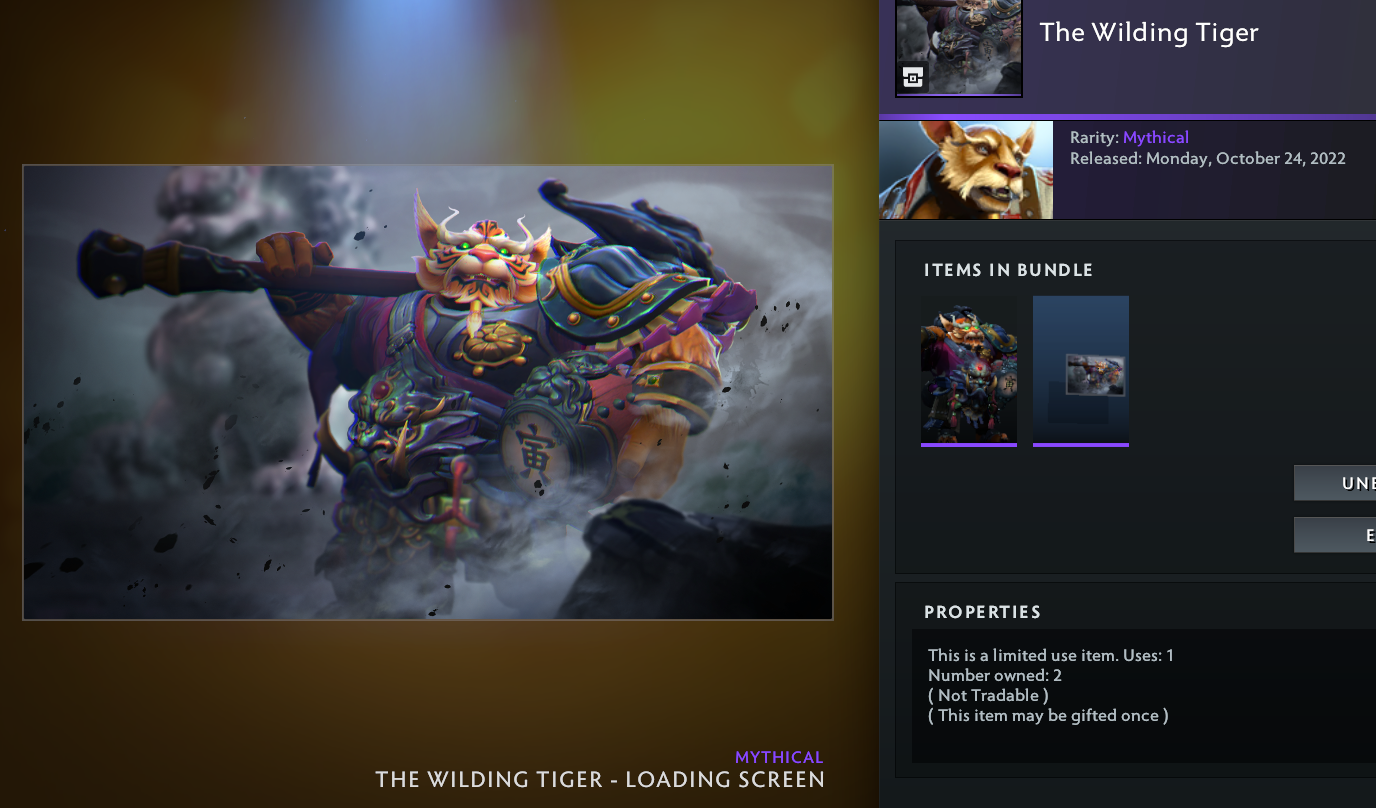Click the cut-off button starting with E
Screen dimensions: 1376x808
1335,535
